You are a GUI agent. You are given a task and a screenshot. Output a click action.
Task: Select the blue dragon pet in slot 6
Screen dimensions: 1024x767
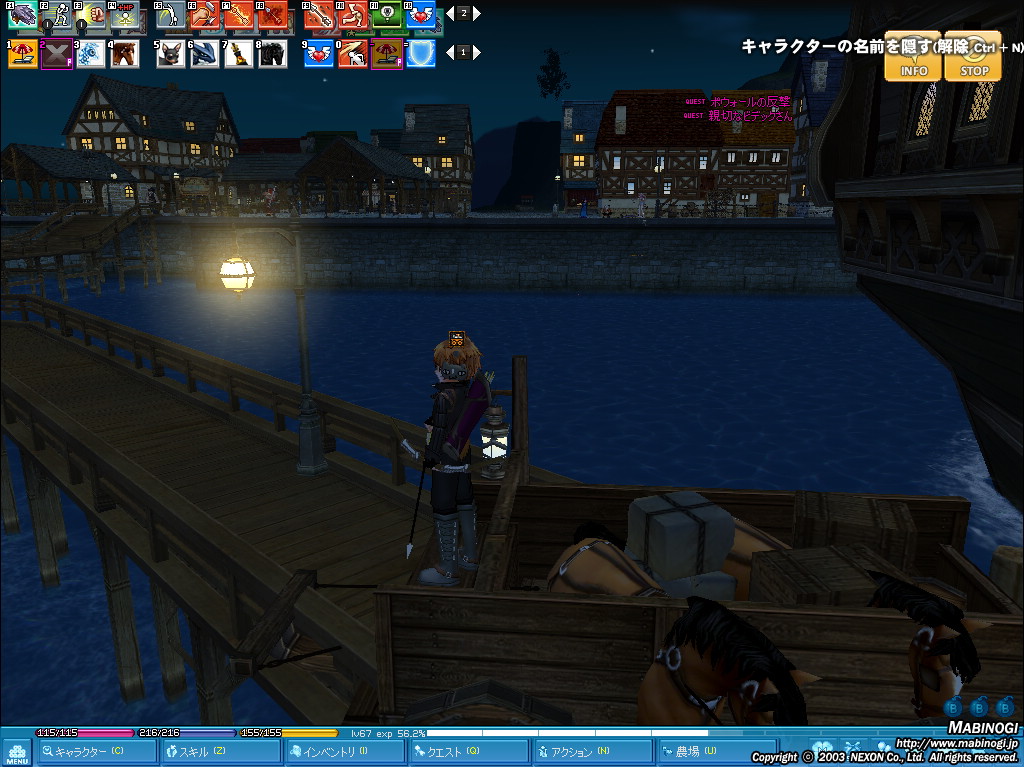(x=205, y=54)
